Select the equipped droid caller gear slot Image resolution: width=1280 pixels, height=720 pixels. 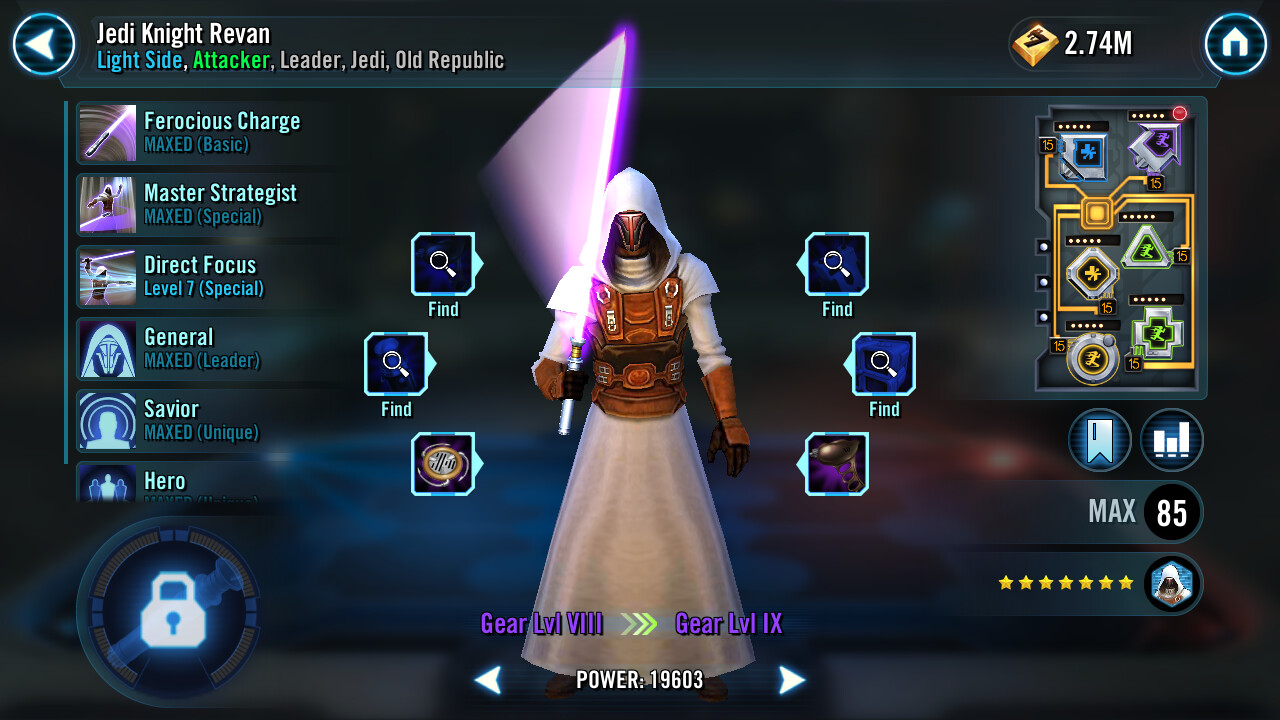tap(837, 464)
